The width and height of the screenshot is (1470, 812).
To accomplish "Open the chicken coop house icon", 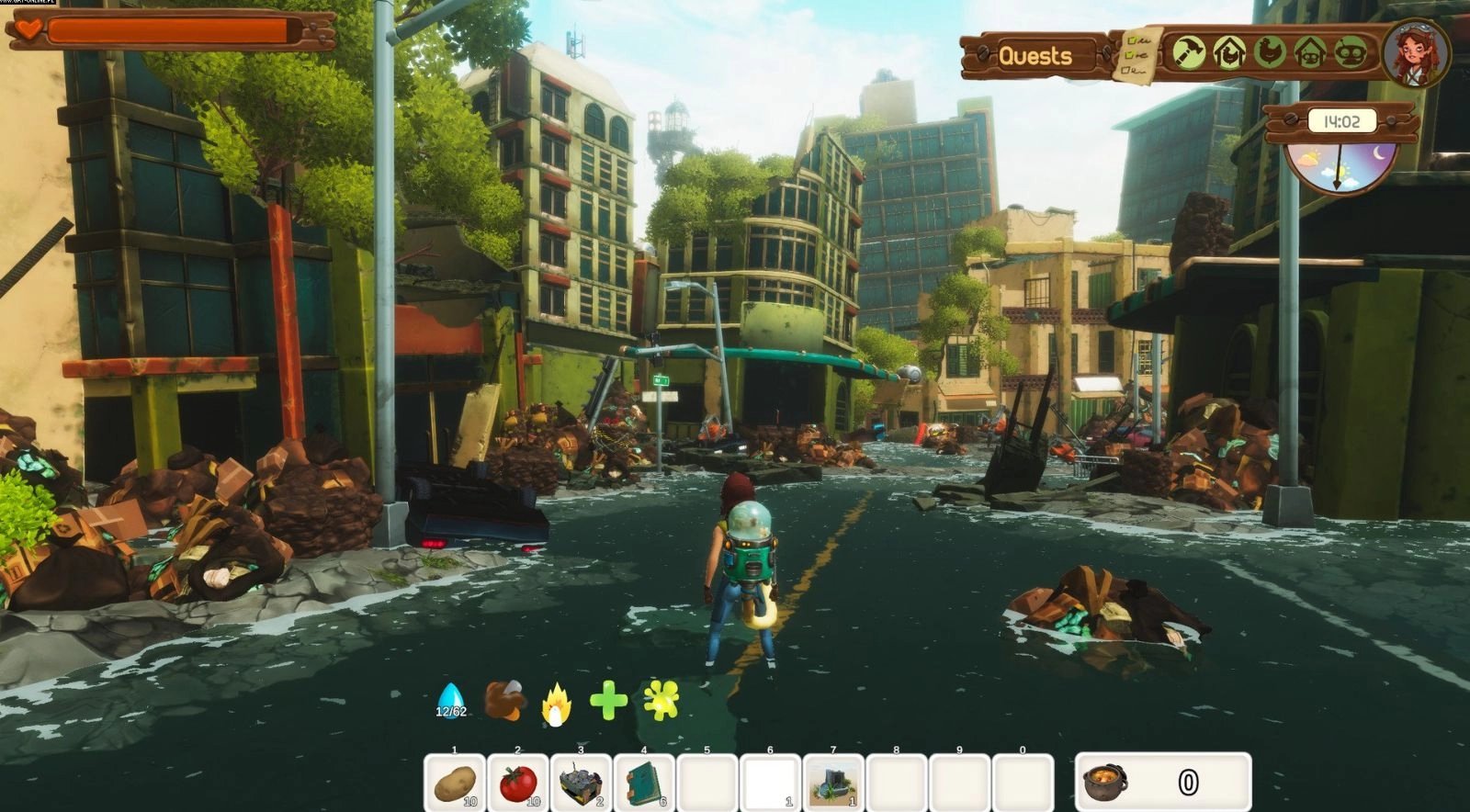I will click(x=1228, y=52).
